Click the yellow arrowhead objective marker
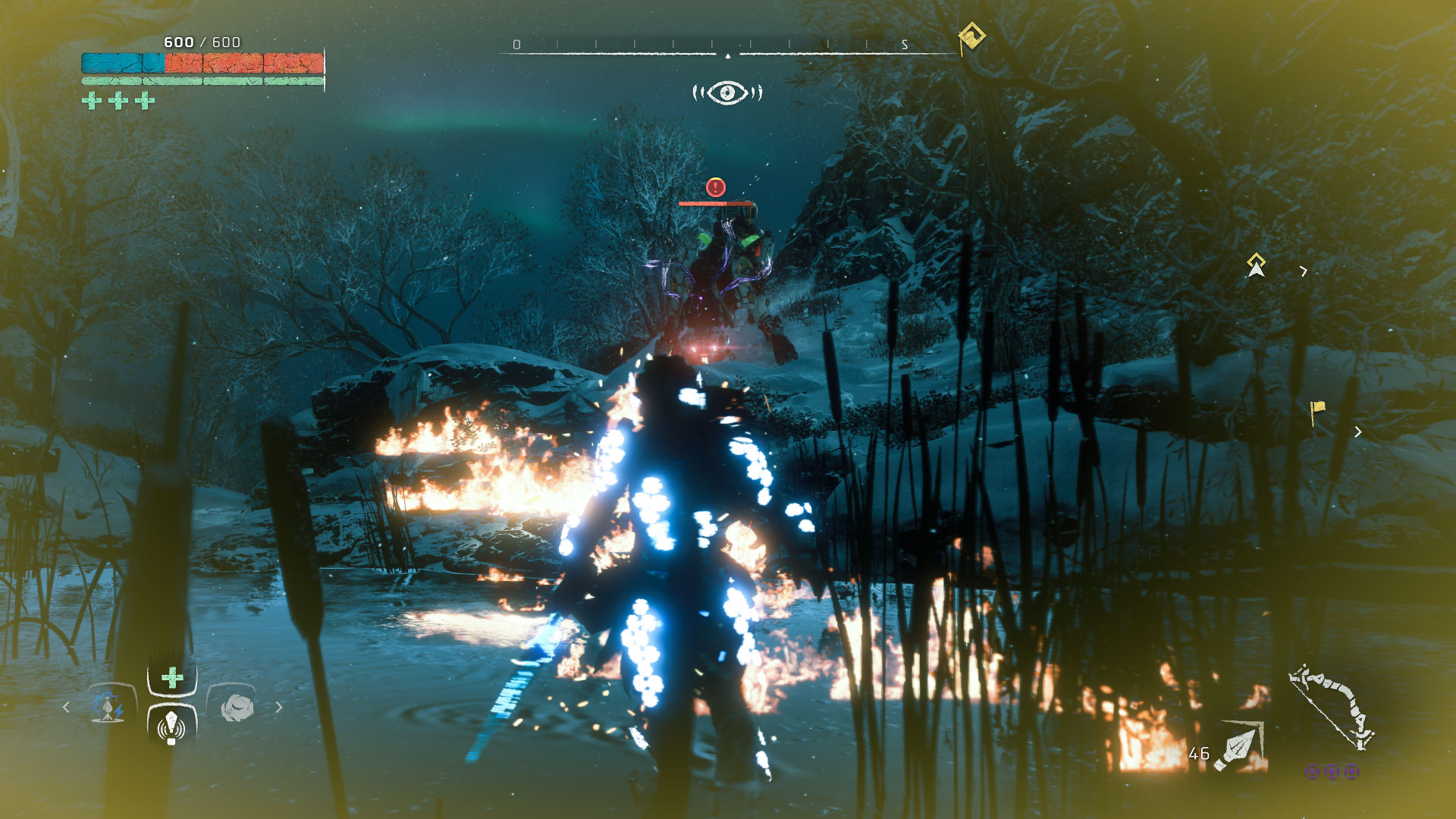This screenshot has height=819, width=1456. (1256, 265)
